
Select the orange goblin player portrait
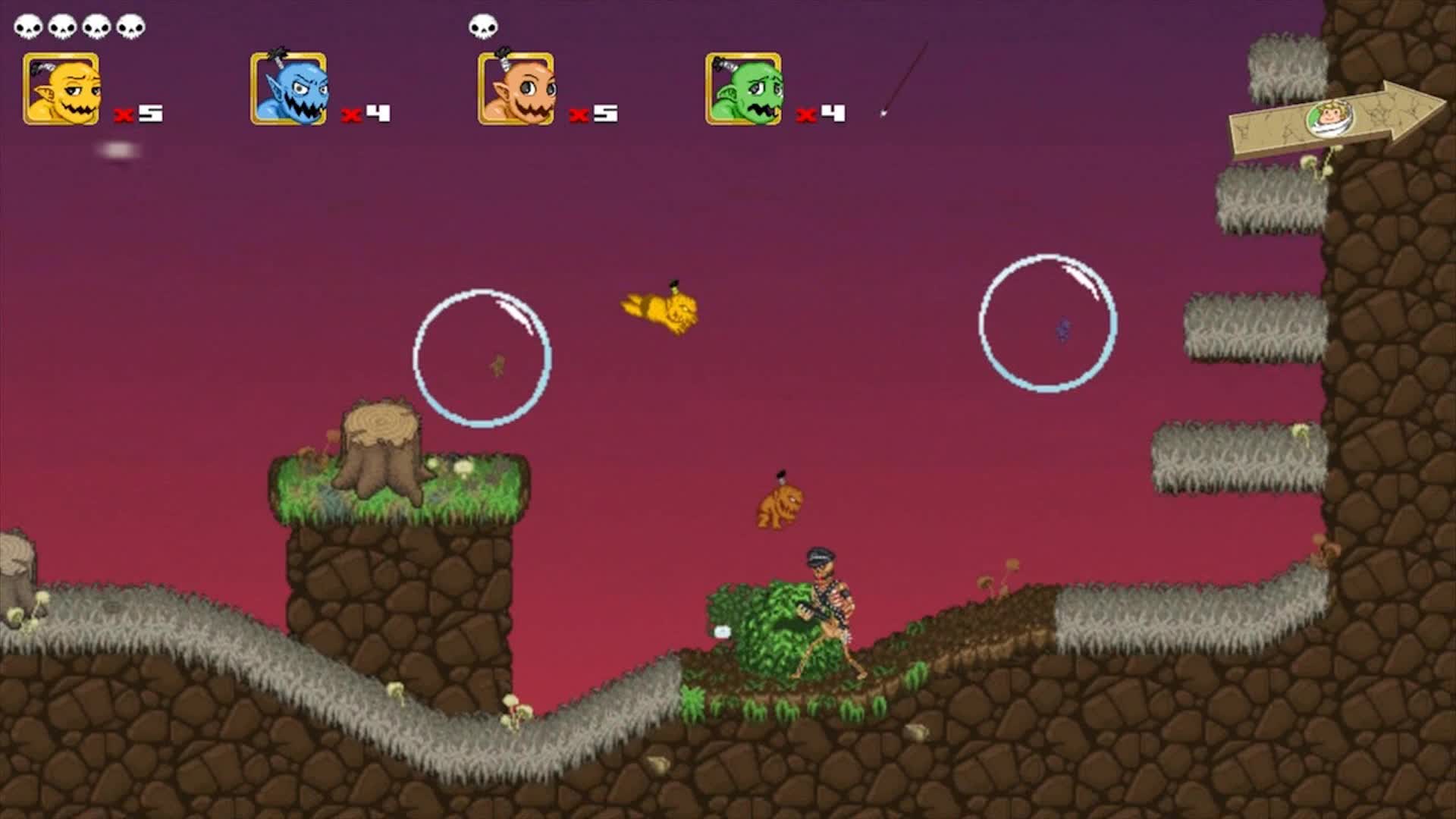coord(516,87)
